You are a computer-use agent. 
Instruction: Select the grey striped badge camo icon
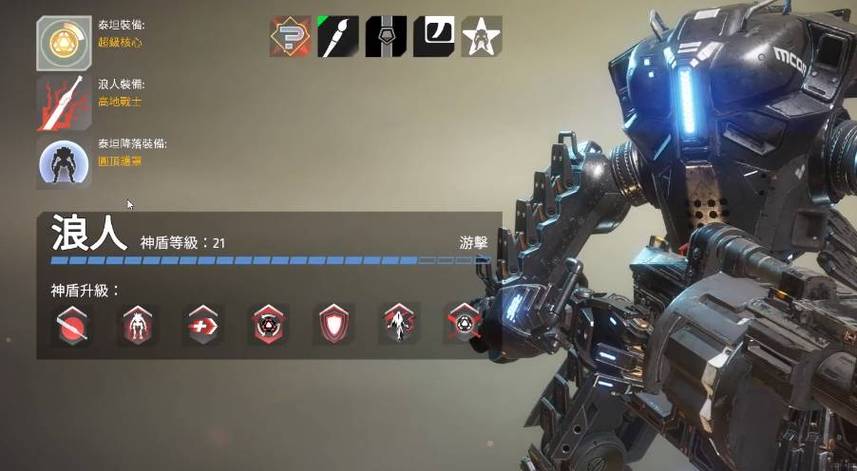pyautogui.click(x=386, y=36)
